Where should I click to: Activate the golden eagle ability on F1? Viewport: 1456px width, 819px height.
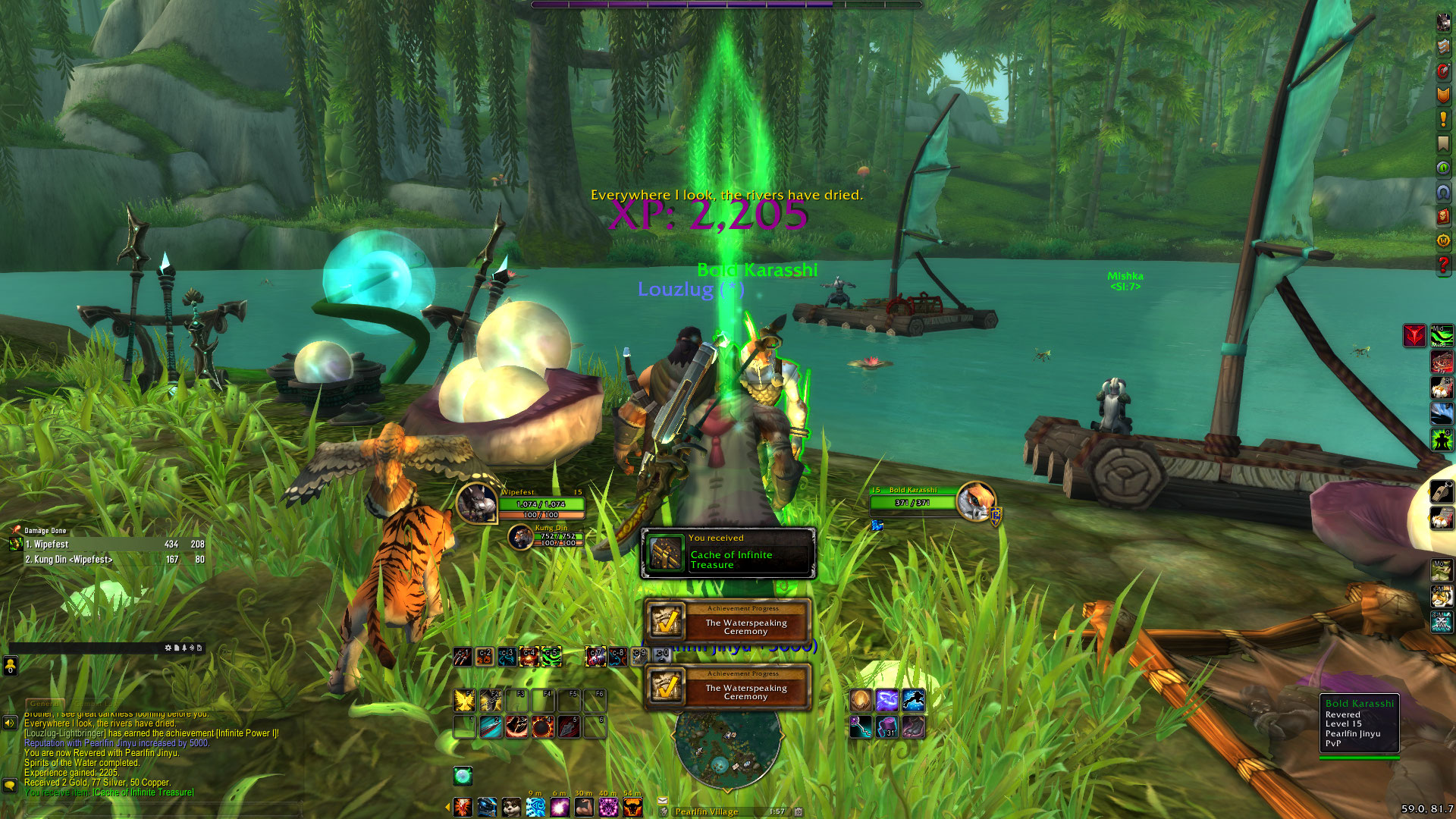coord(464,701)
